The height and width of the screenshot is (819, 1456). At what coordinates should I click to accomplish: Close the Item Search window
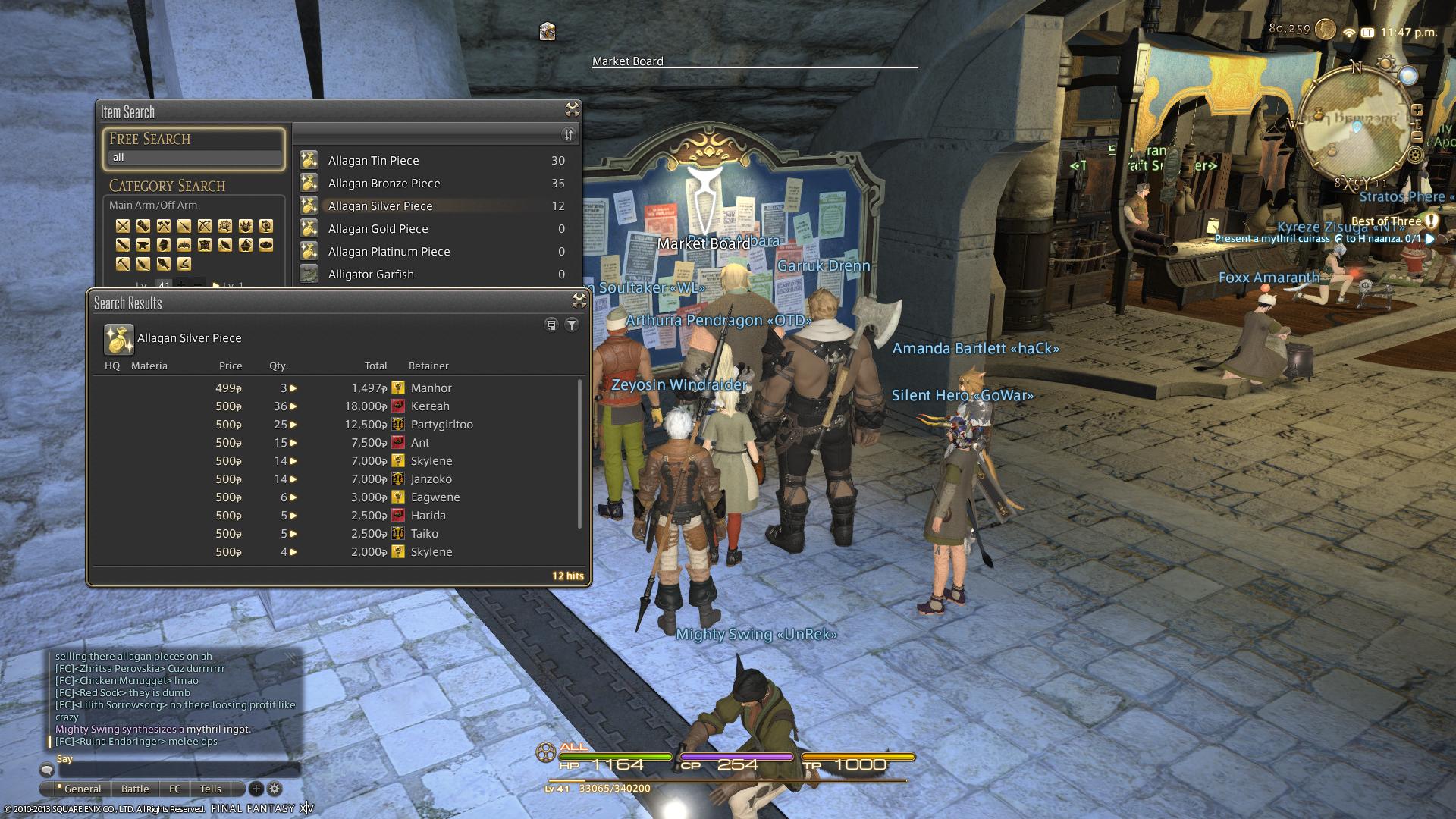pos(573,109)
